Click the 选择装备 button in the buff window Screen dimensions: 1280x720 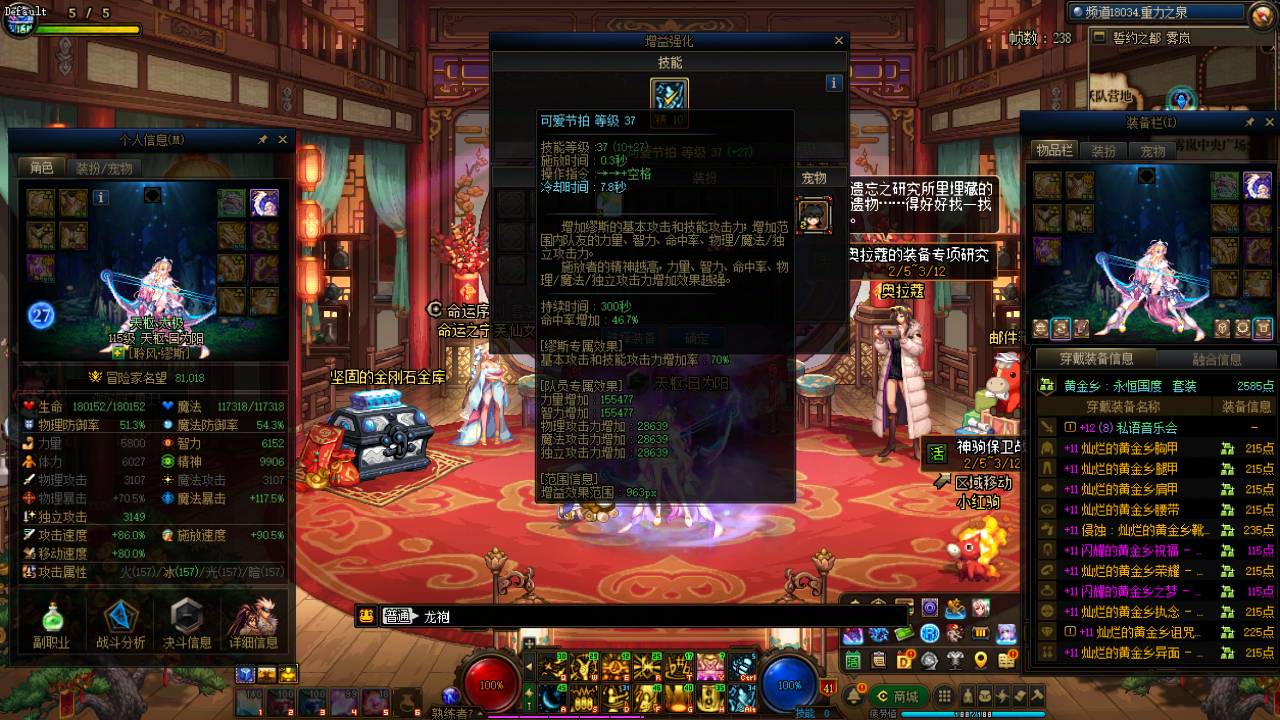(x=630, y=338)
